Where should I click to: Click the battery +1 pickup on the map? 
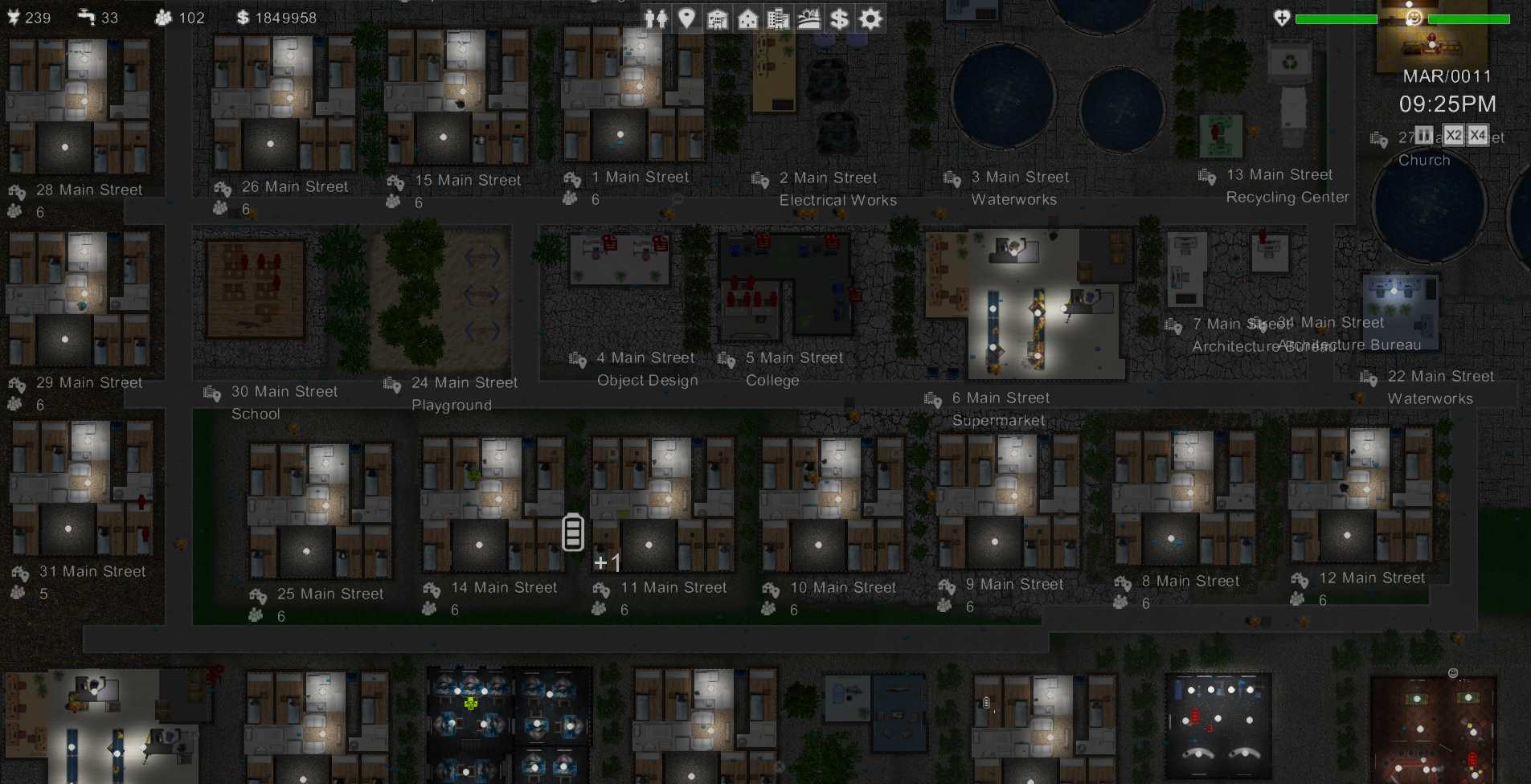[x=572, y=532]
